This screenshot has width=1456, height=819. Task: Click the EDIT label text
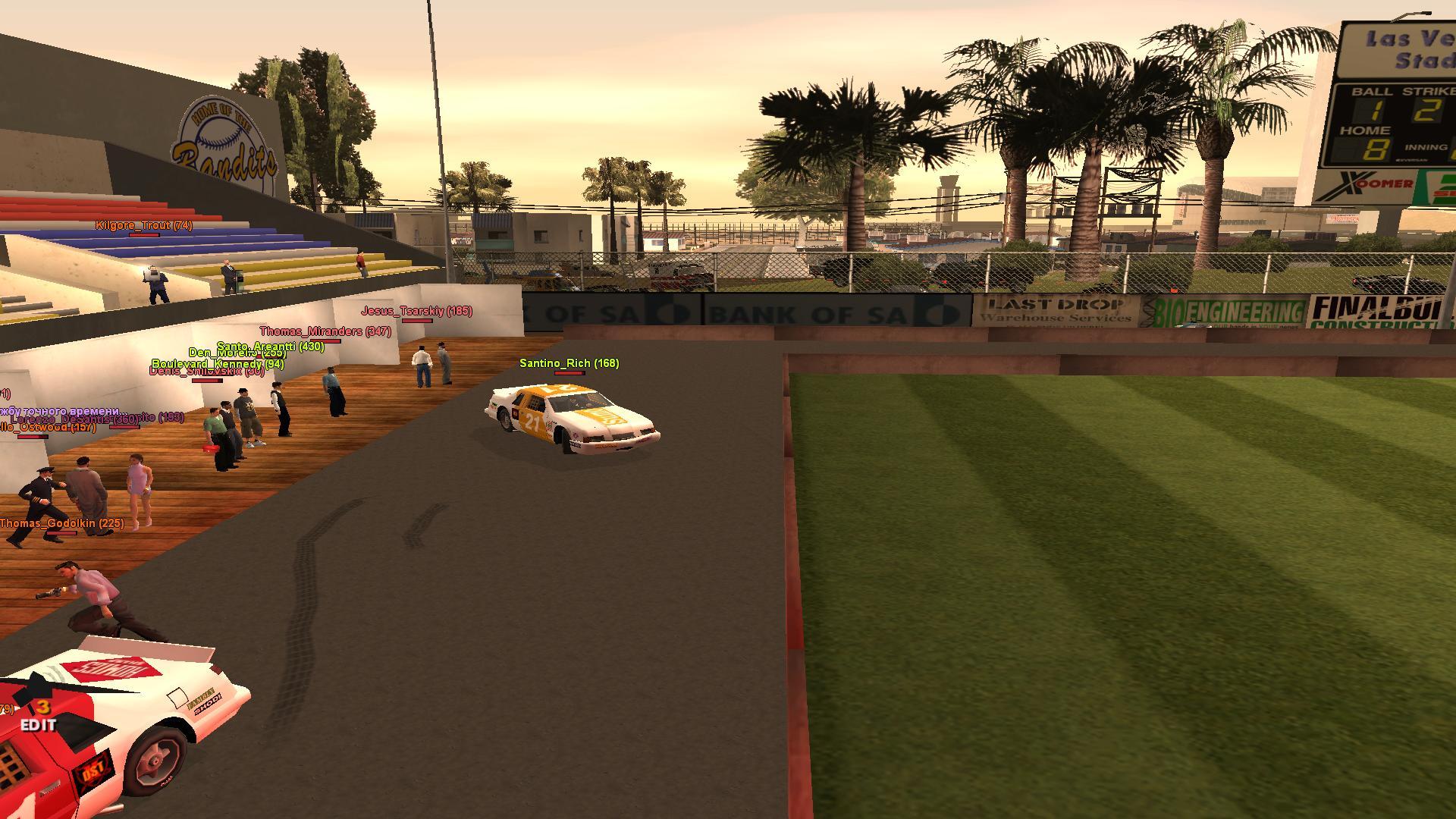[x=38, y=725]
